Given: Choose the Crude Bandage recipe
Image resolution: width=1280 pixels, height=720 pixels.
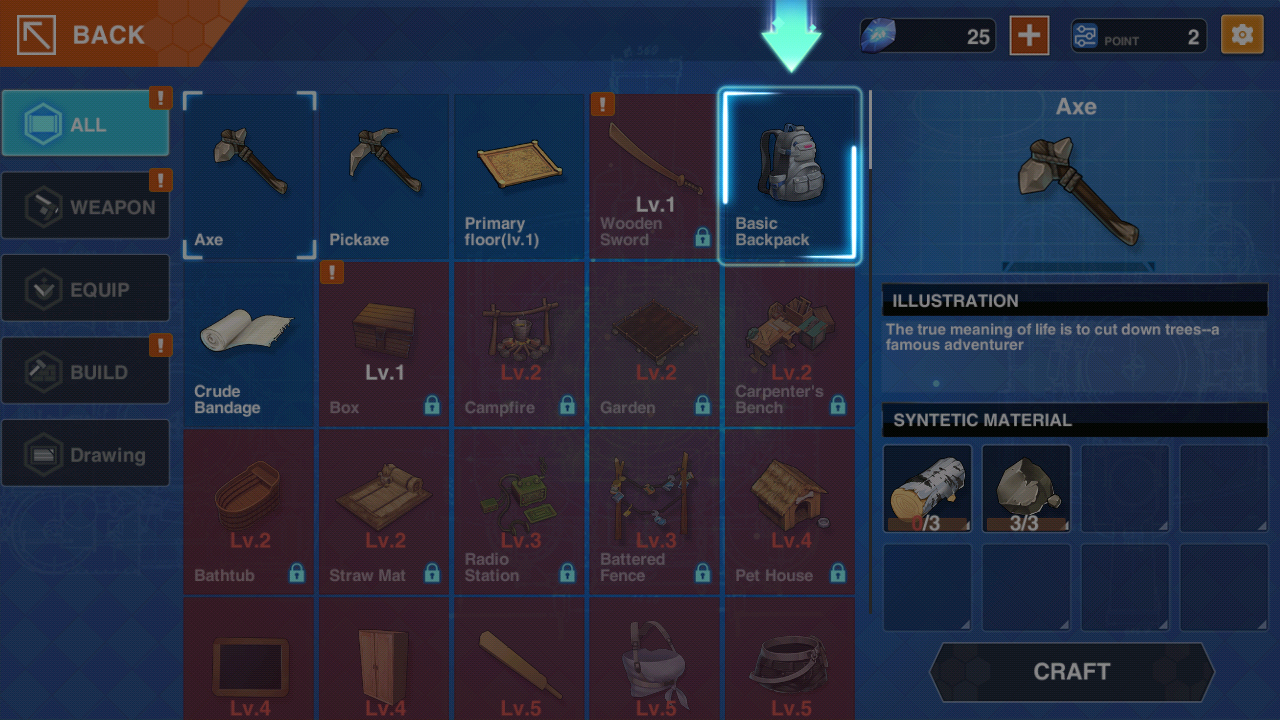Looking at the screenshot, I should click(x=250, y=344).
